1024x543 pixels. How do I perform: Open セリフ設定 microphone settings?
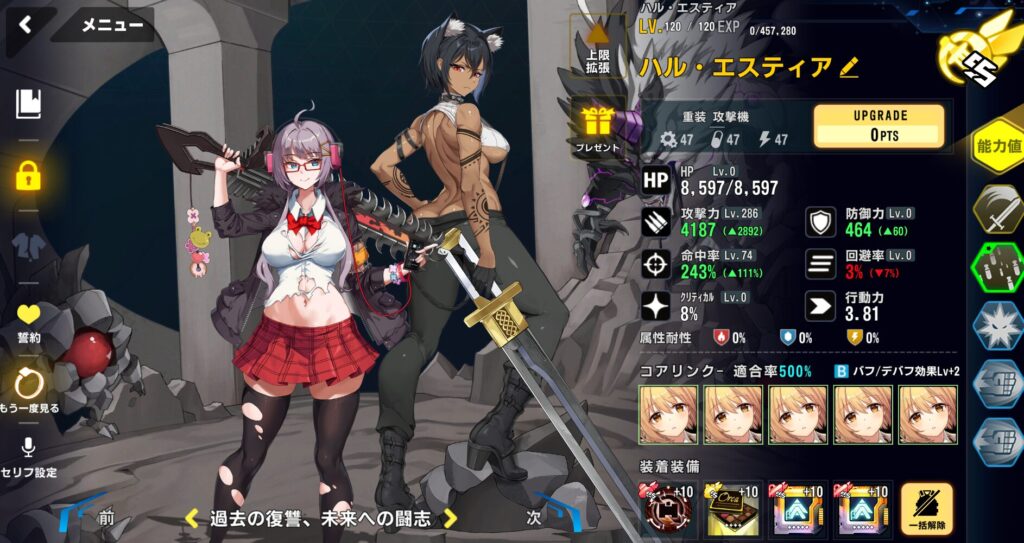(28, 456)
